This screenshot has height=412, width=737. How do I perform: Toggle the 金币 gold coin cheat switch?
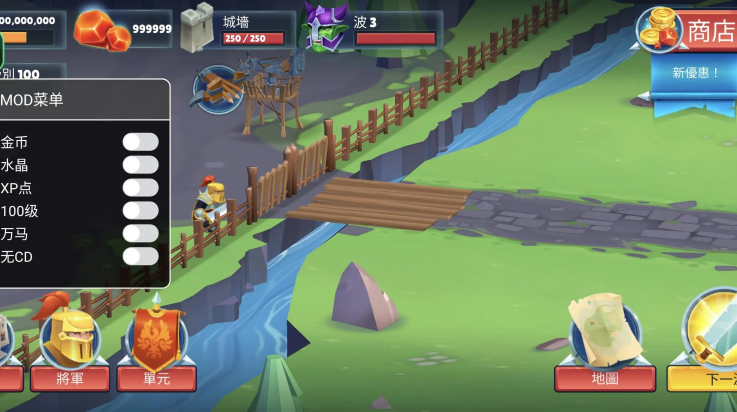(x=140, y=142)
